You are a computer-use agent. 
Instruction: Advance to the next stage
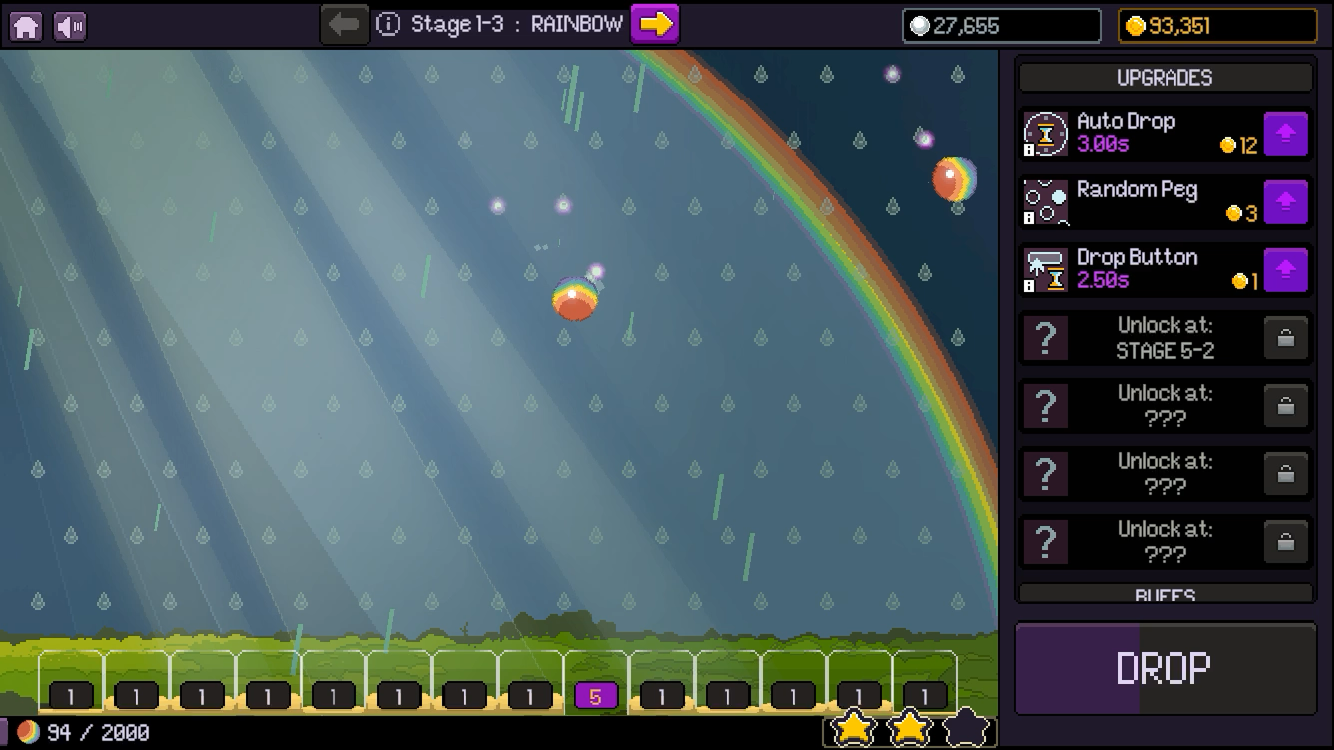pos(655,24)
